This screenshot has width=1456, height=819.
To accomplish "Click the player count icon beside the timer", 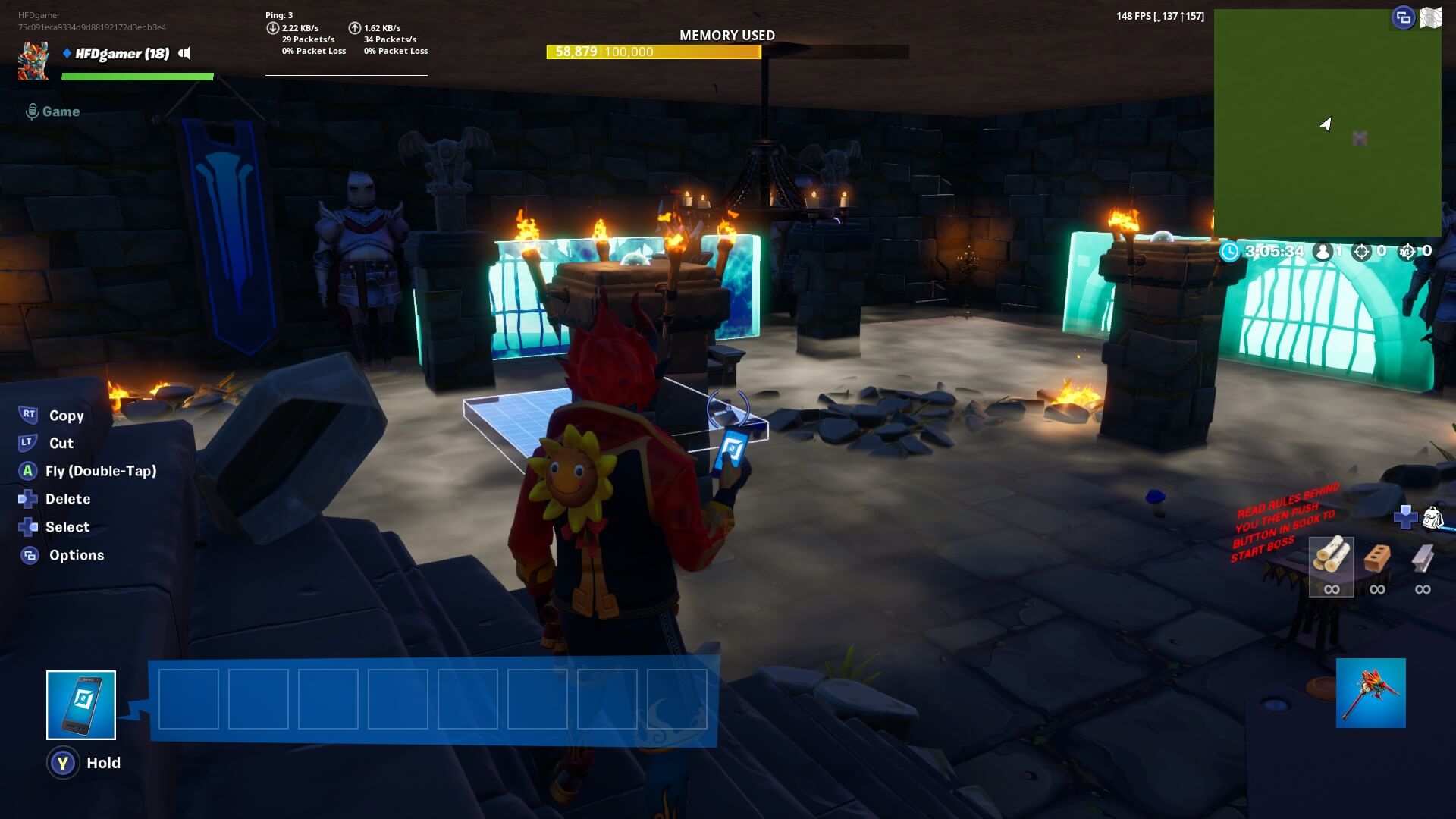I will click(1322, 252).
